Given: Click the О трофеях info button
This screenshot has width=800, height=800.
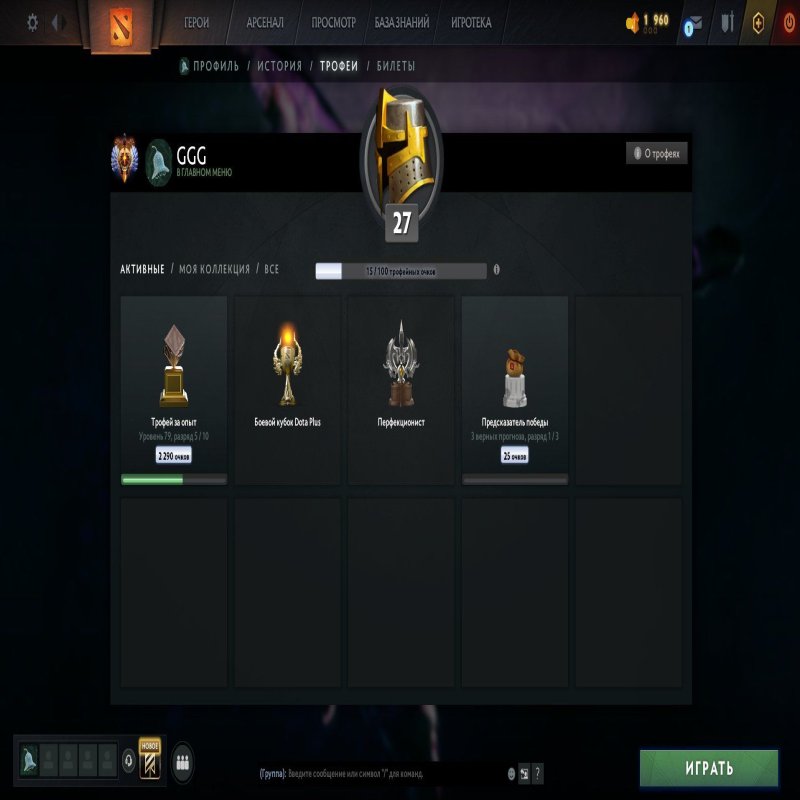Looking at the screenshot, I should pyautogui.click(x=657, y=153).
